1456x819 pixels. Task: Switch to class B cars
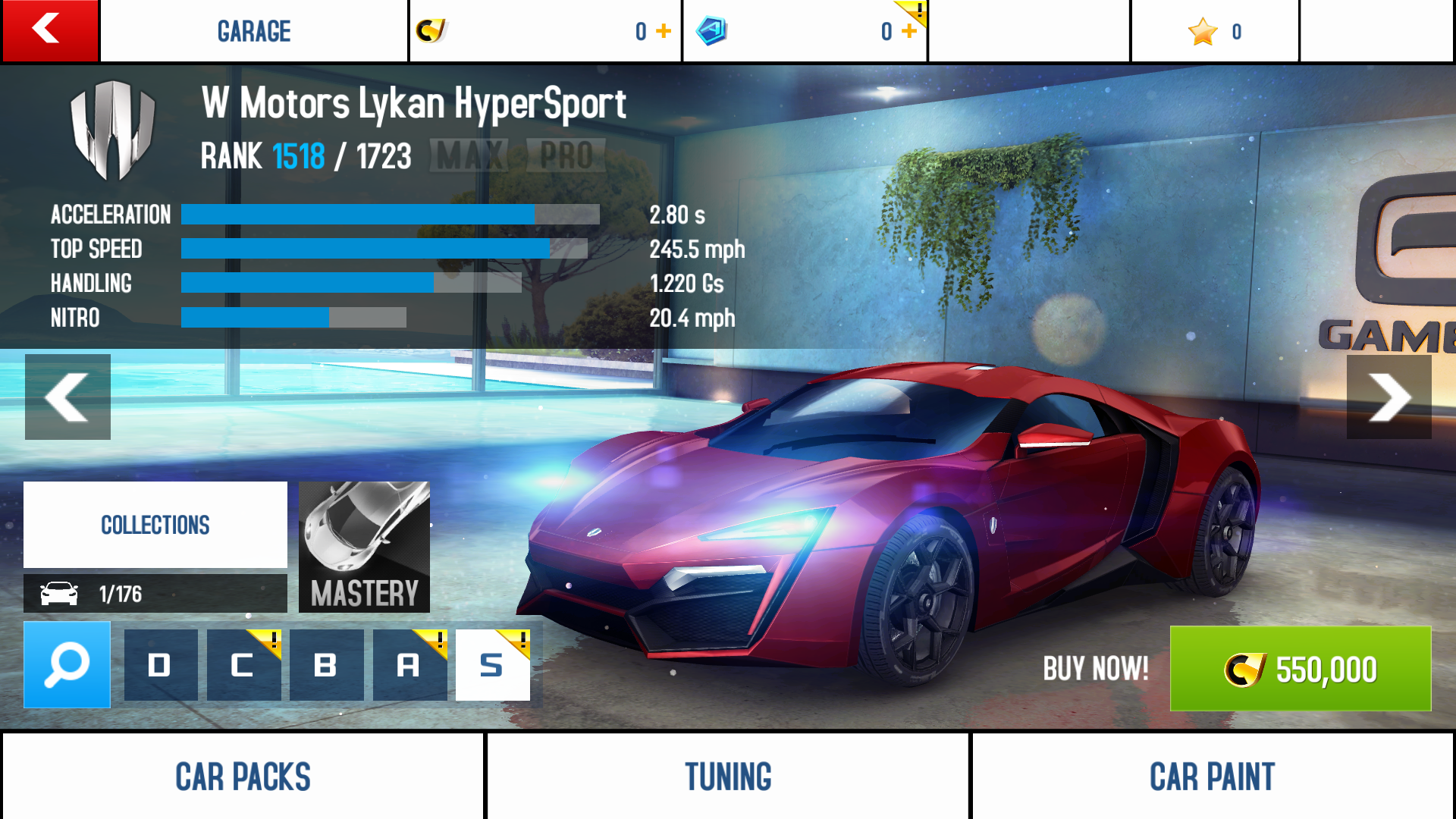coord(326,665)
